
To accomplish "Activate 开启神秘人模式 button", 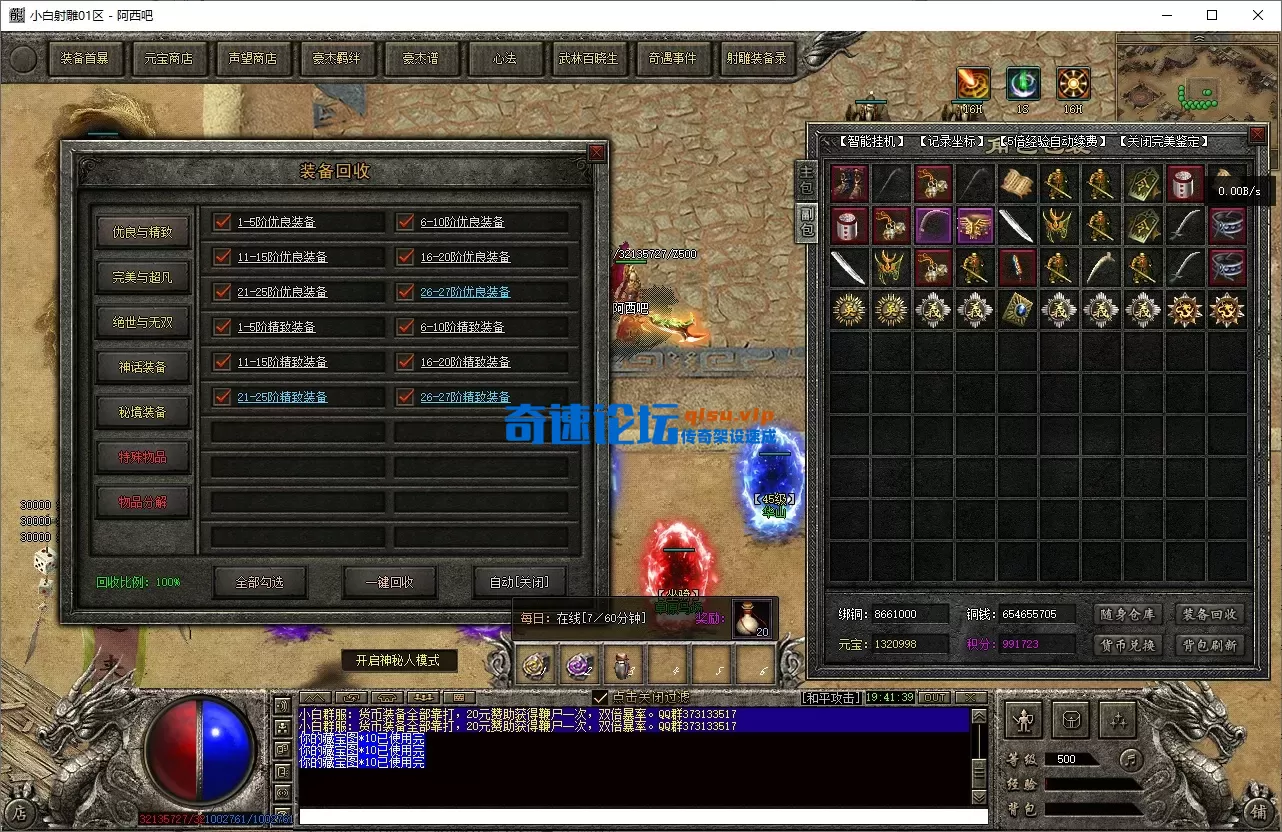I will [398, 661].
